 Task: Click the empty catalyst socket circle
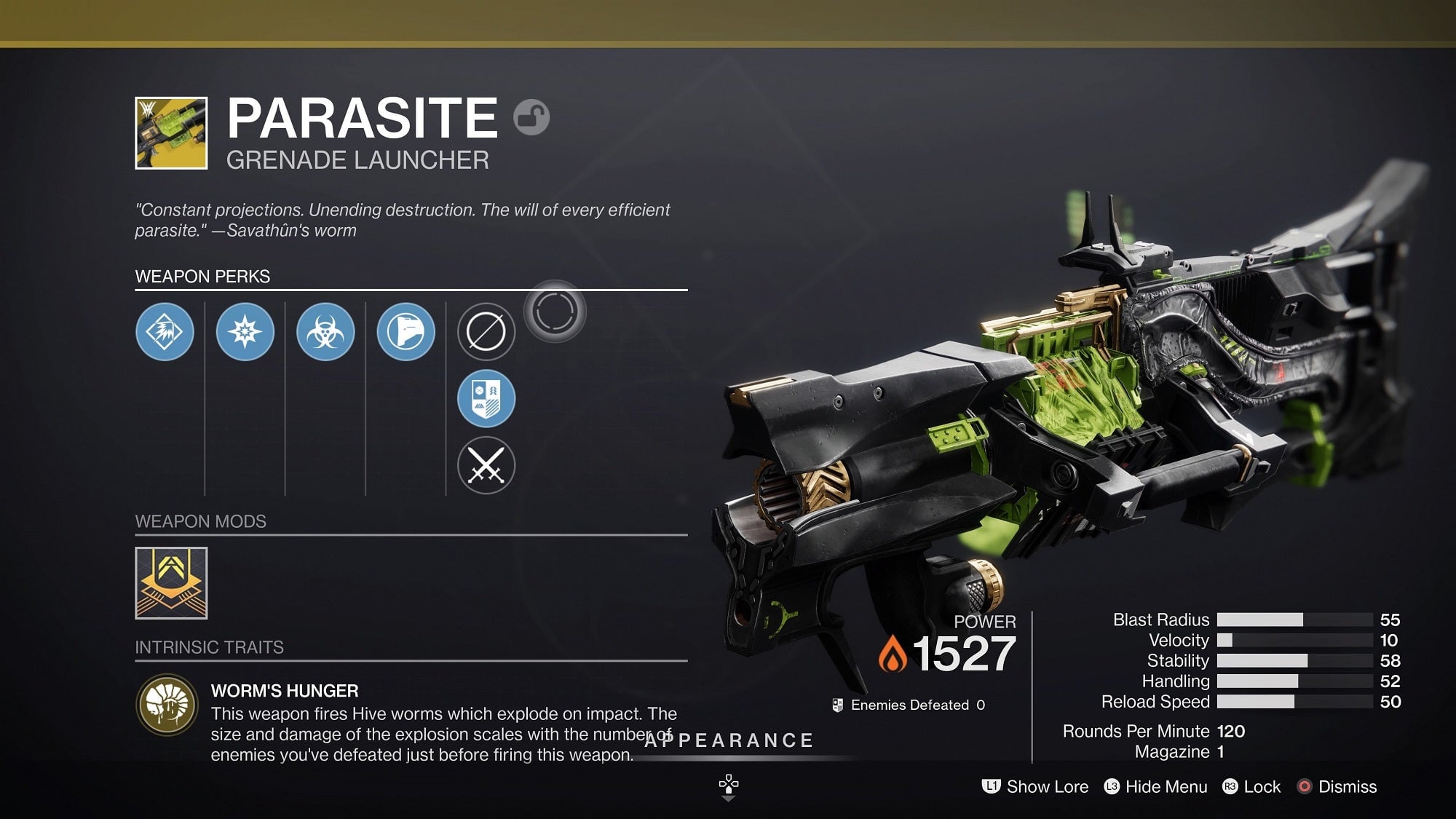[x=556, y=309]
